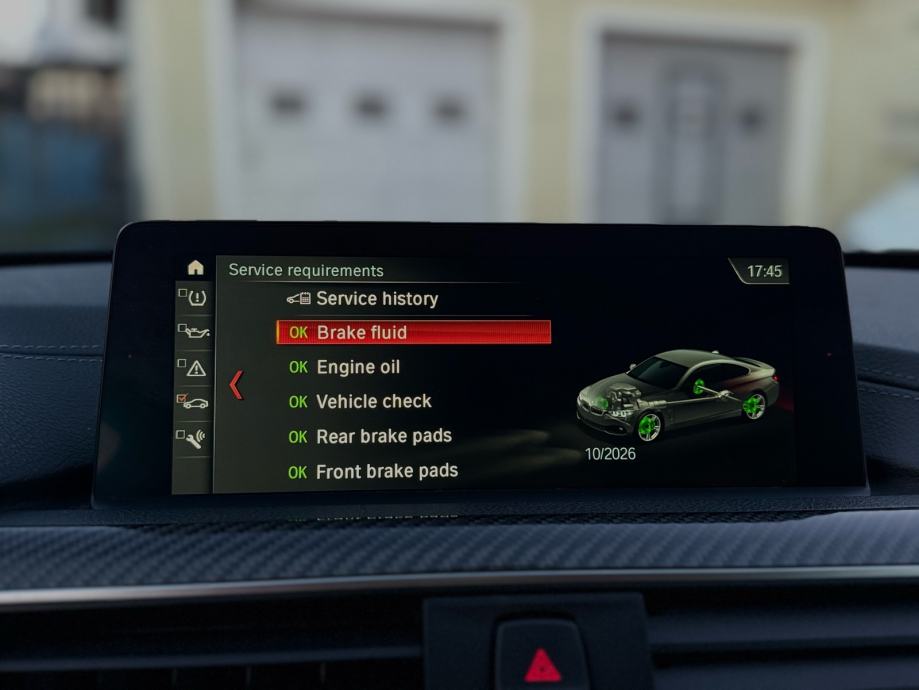Viewport: 919px width, 690px height.
Task: Open the wrench service call icon
Action: pyautogui.click(x=194, y=438)
